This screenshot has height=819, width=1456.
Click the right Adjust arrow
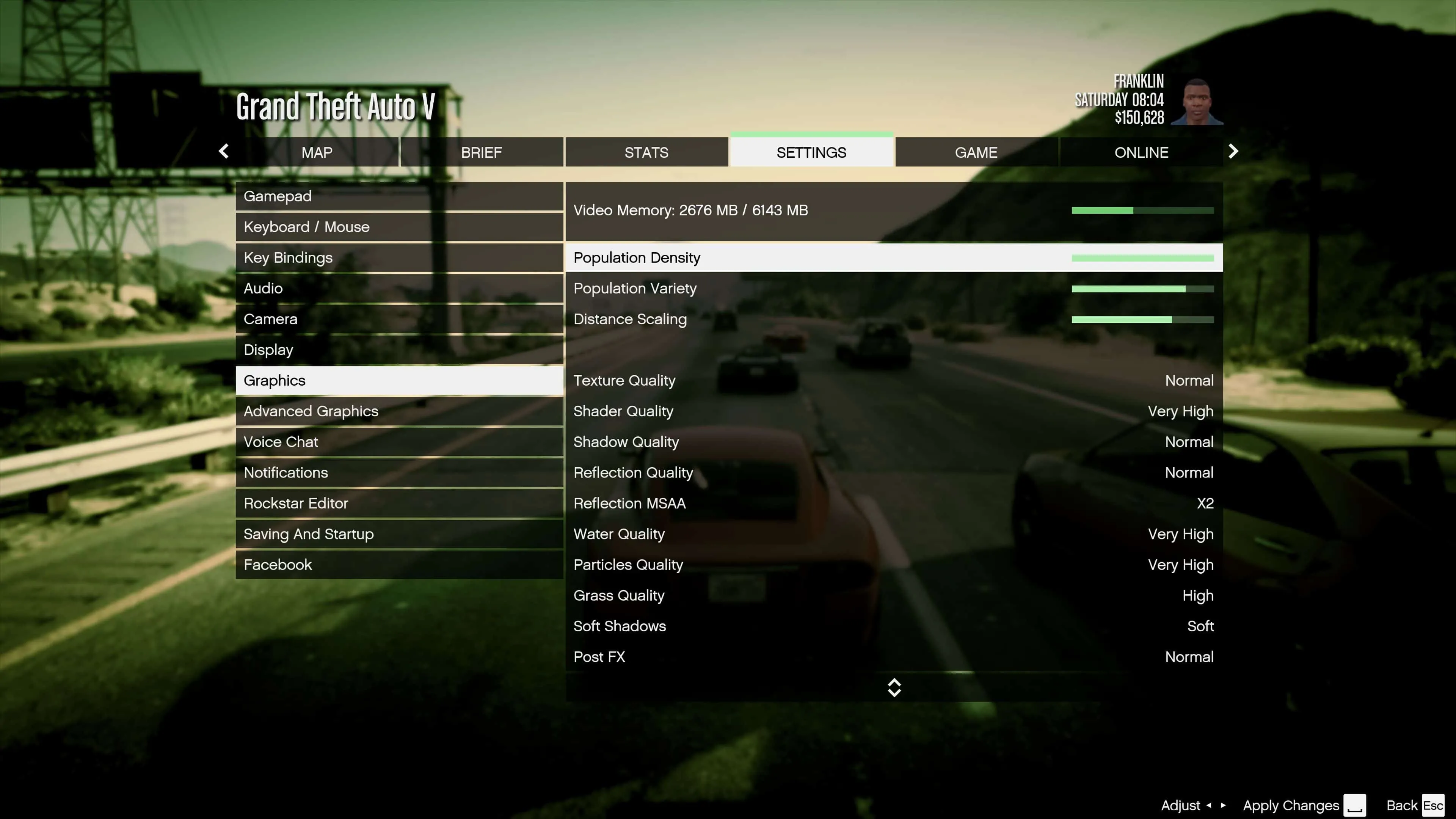point(1222,805)
